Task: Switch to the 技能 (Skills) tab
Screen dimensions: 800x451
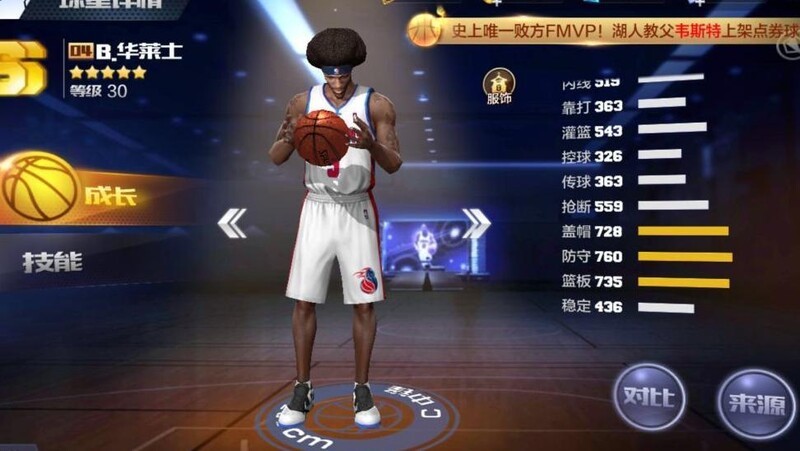Action: point(53,262)
